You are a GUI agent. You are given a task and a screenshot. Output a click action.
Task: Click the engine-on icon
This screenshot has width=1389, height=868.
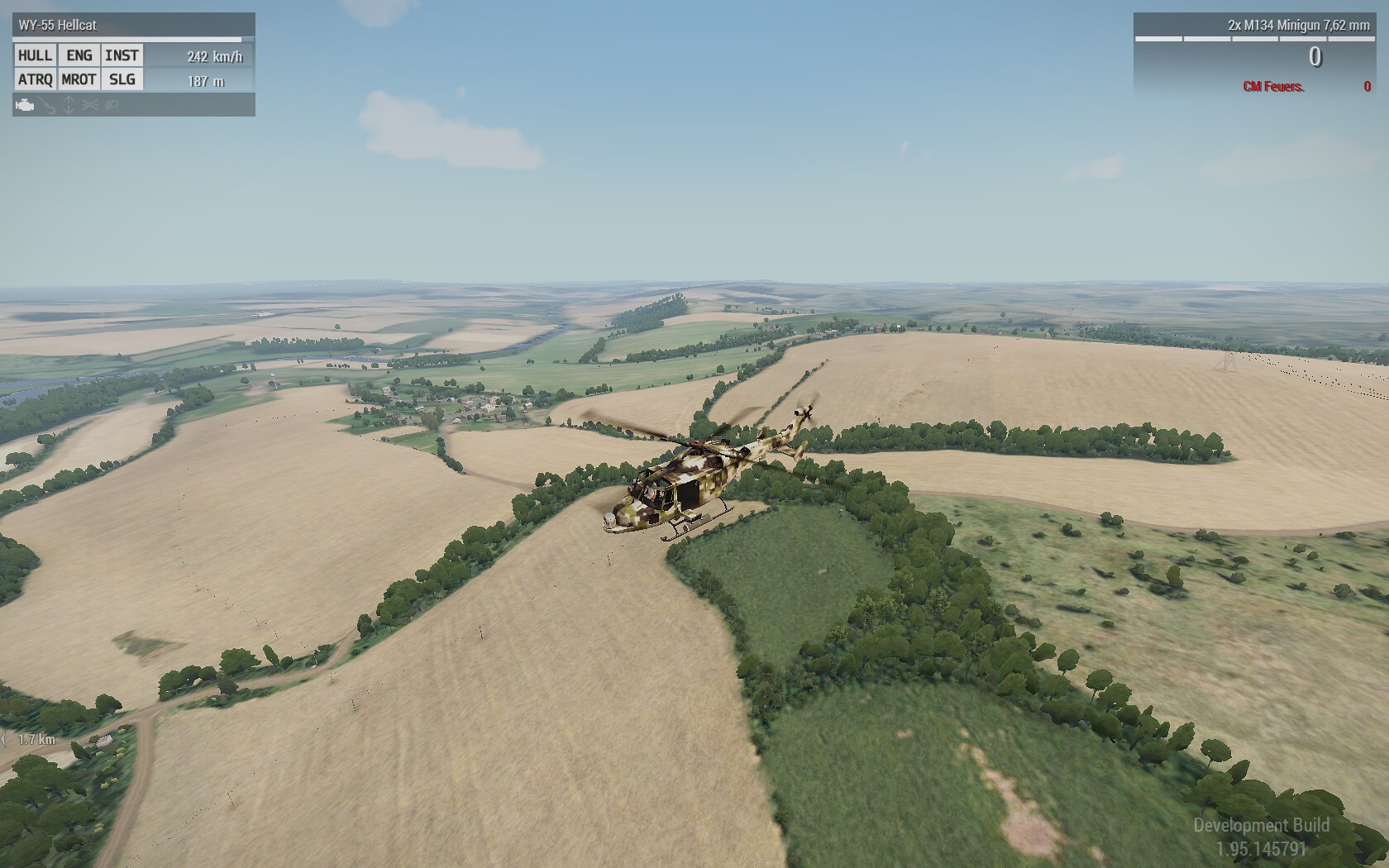point(25,105)
